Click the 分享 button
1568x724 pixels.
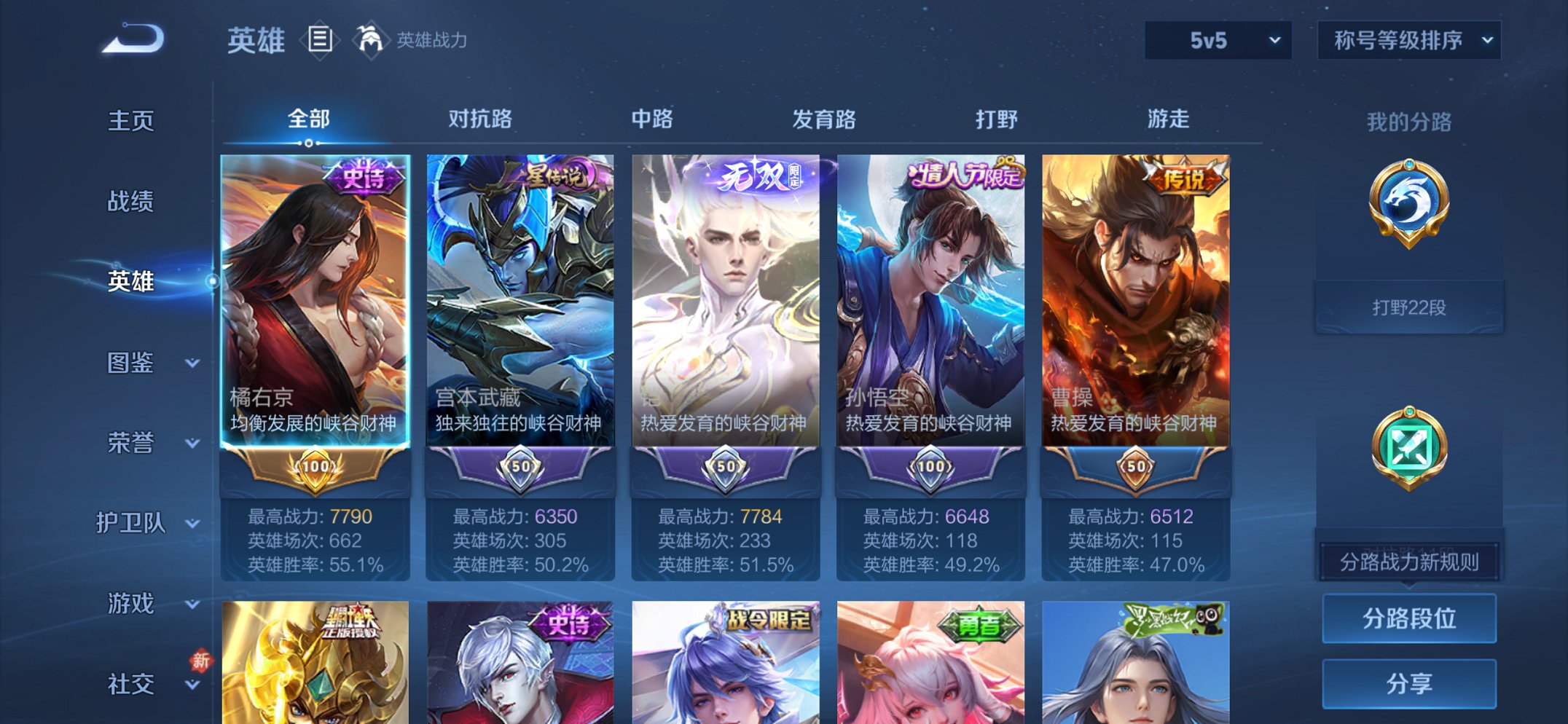[x=1408, y=682]
